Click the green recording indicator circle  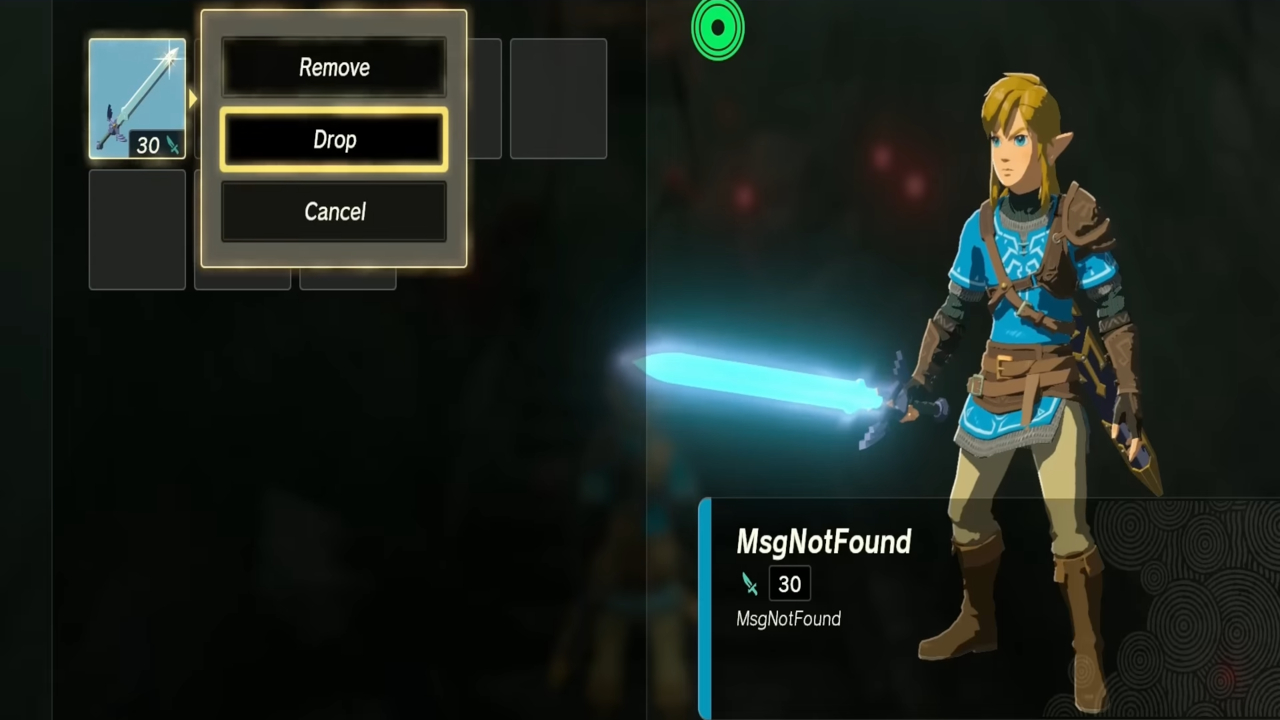pos(718,29)
